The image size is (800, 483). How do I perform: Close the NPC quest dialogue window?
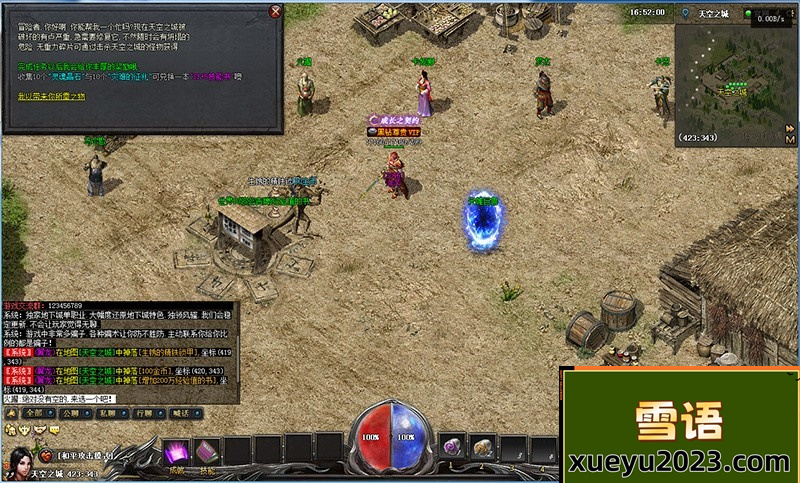pos(276,12)
